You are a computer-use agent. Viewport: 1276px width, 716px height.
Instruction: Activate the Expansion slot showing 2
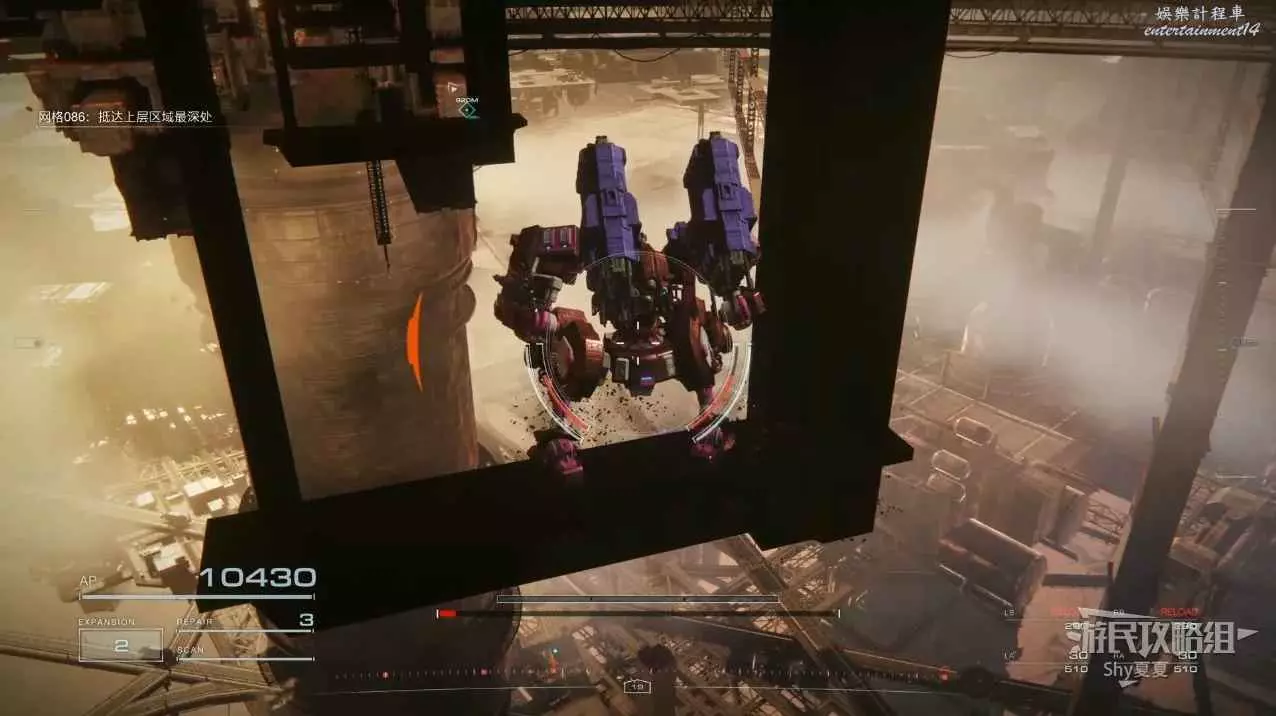coord(121,645)
